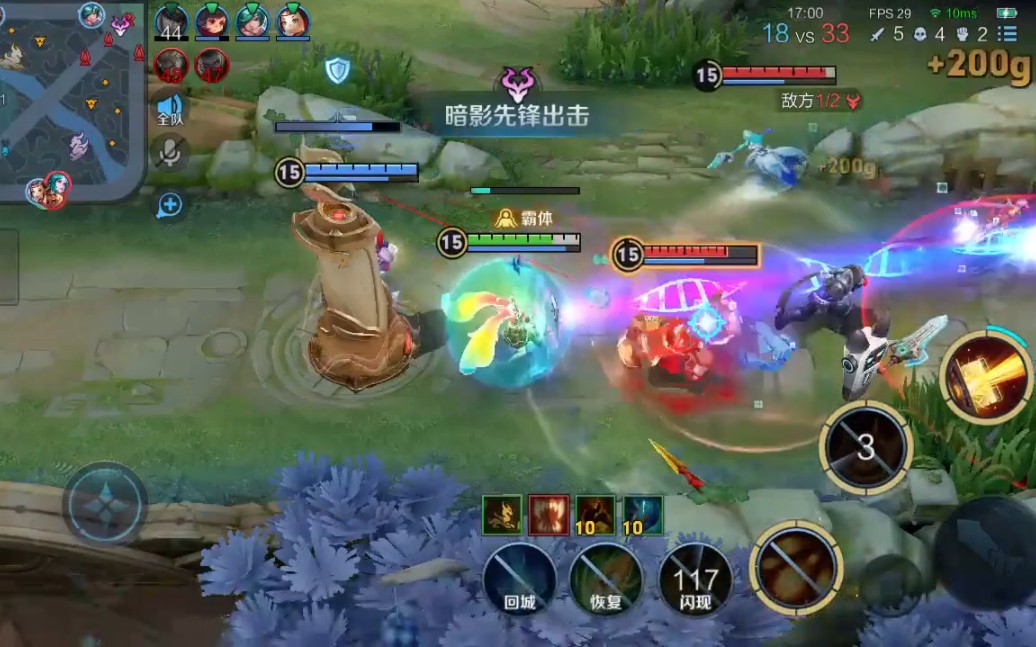
Task: Cast the gold-ringed skill beside 闪现
Action: tap(796, 567)
